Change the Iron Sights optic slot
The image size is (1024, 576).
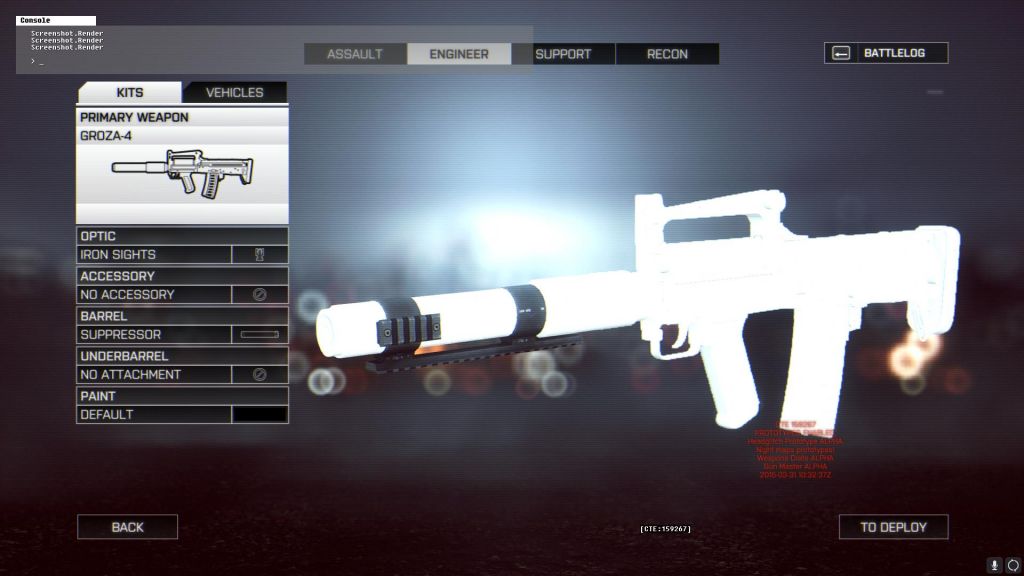click(182, 254)
